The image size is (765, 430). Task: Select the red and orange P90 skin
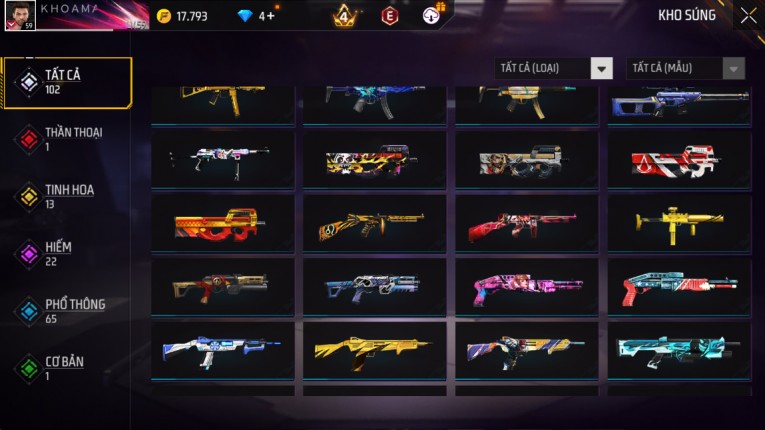(223, 224)
